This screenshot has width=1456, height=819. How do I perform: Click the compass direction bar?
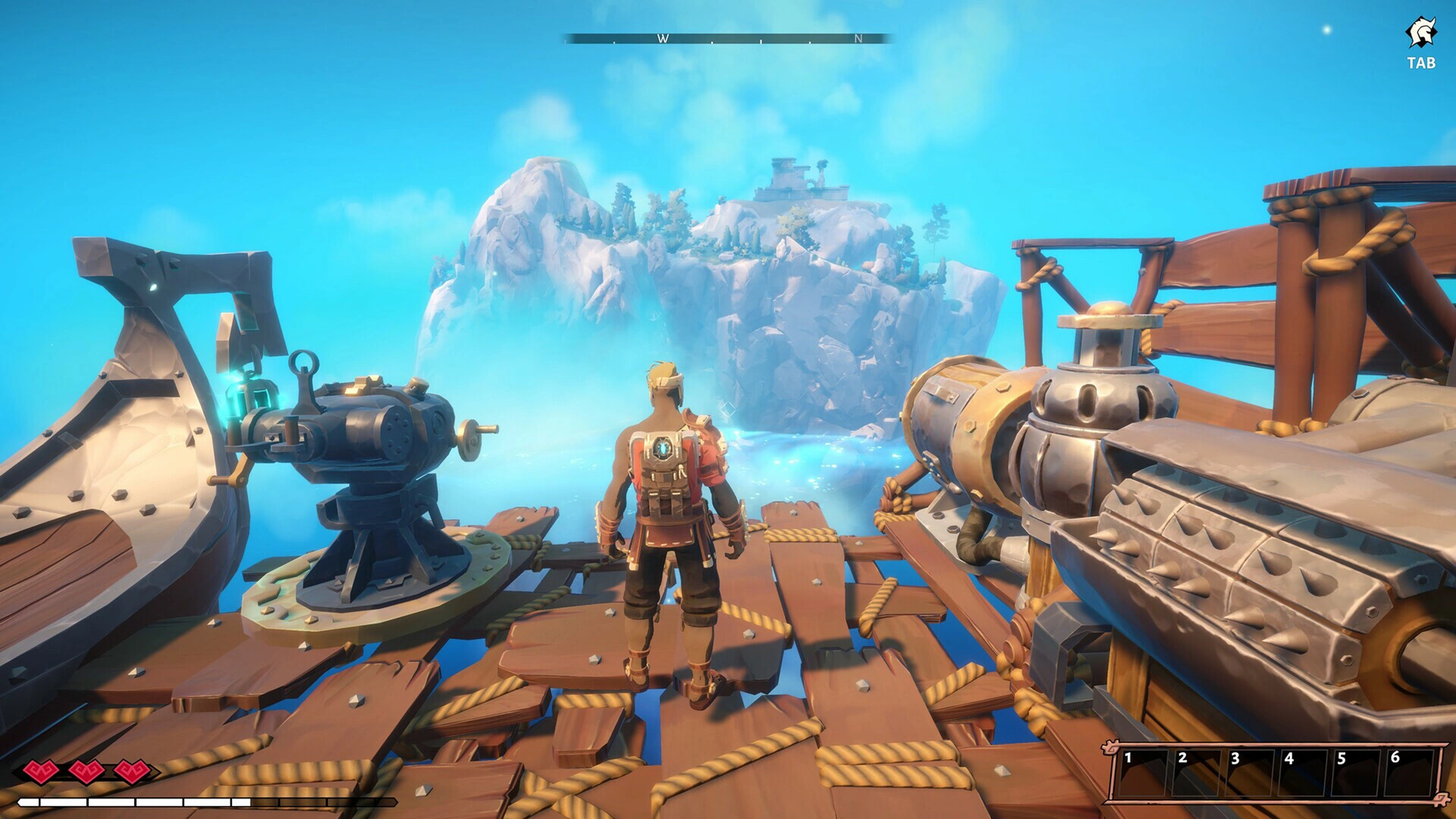pyautogui.click(x=727, y=39)
